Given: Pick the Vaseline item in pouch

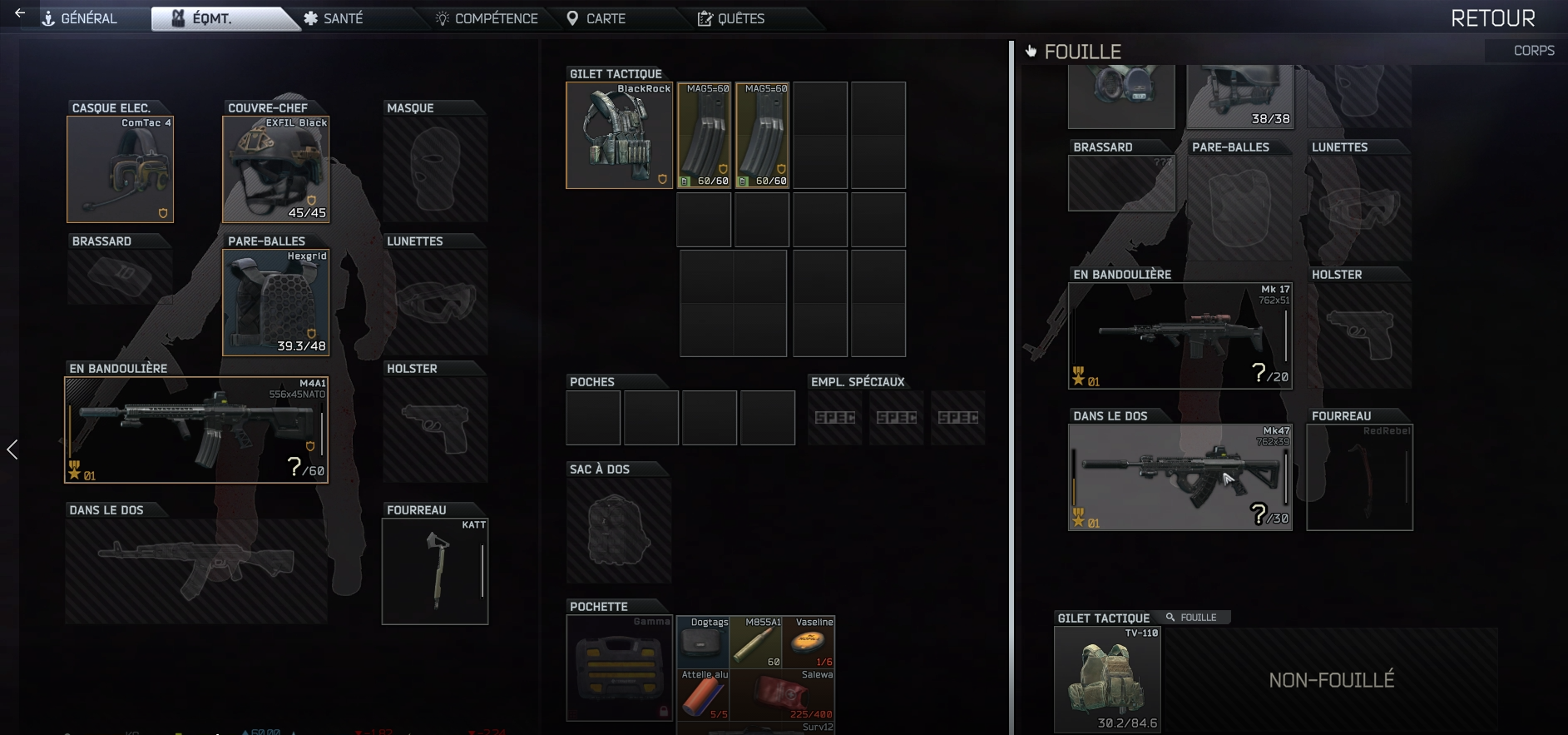Looking at the screenshot, I should pyautogui.click(x=809, y=643).
